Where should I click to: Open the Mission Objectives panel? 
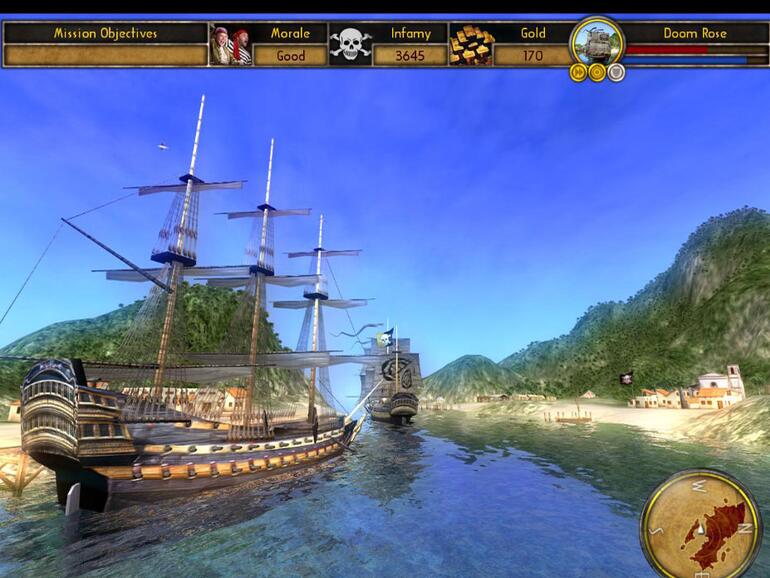[105, 33]
